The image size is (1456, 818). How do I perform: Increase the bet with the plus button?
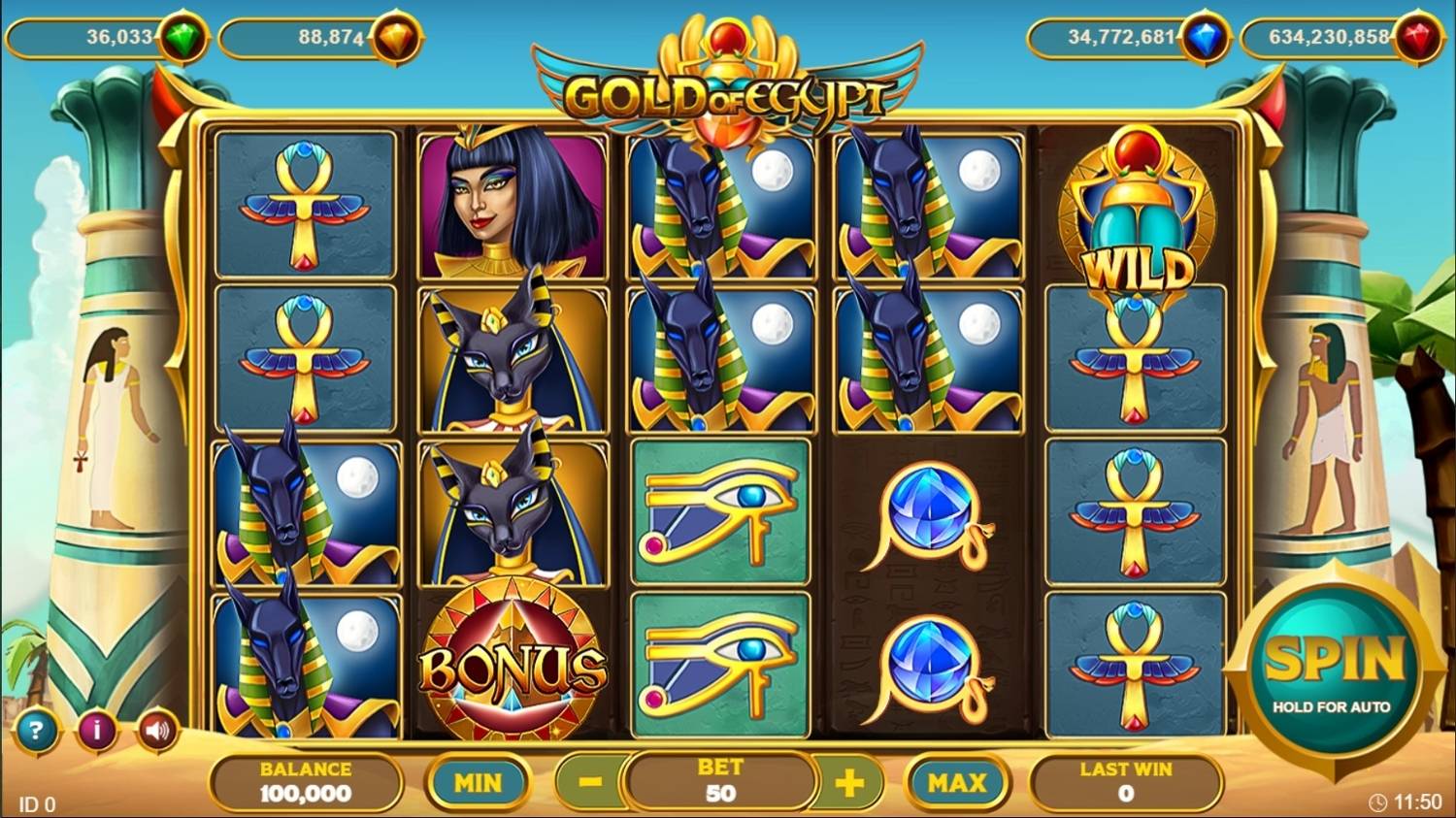847,783
